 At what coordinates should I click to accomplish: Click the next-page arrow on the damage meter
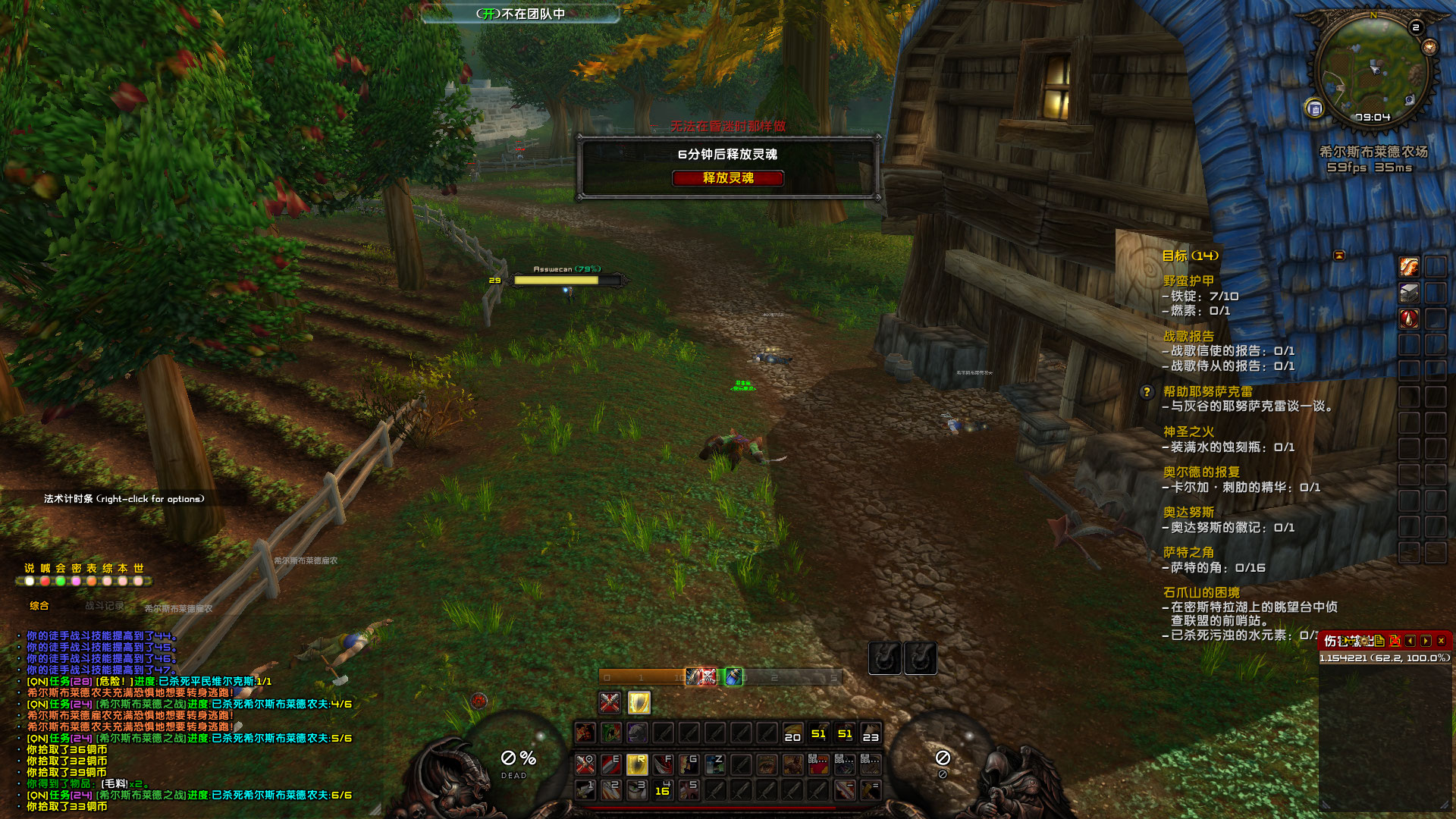pos(1425,641)
